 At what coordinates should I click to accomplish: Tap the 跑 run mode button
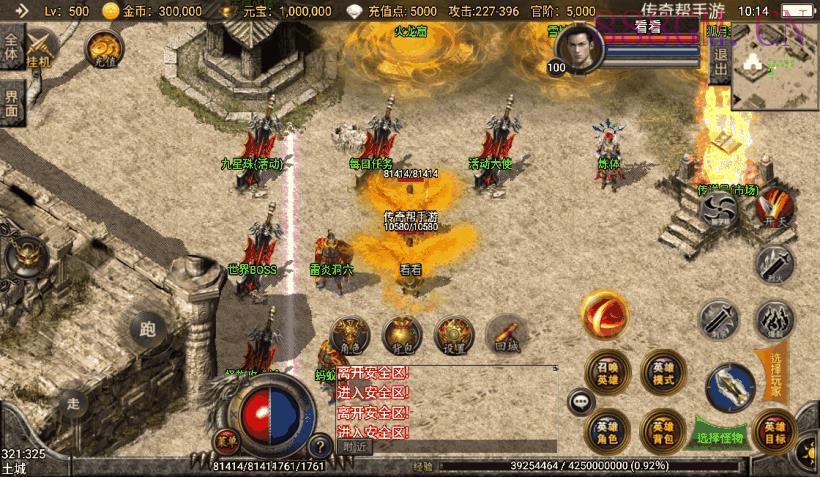pyautogui.click(x=148, y=328)
